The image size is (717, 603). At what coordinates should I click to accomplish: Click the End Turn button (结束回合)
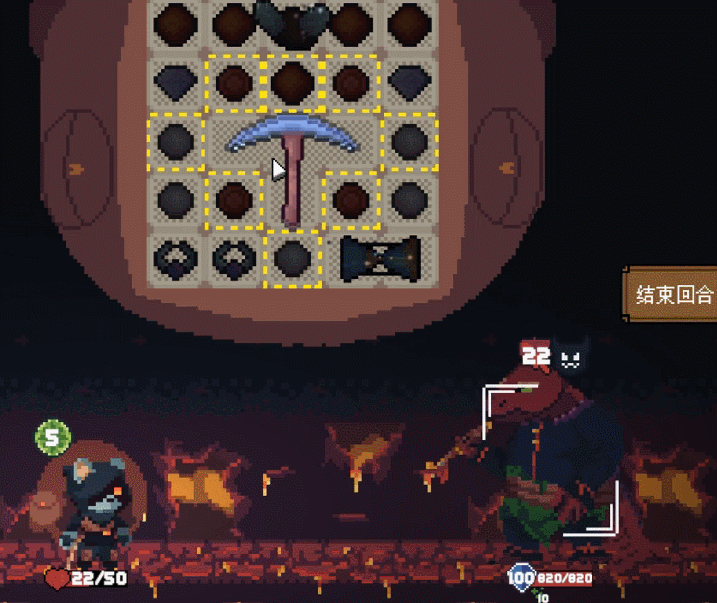pyautogui.click(x=673, y=295)
